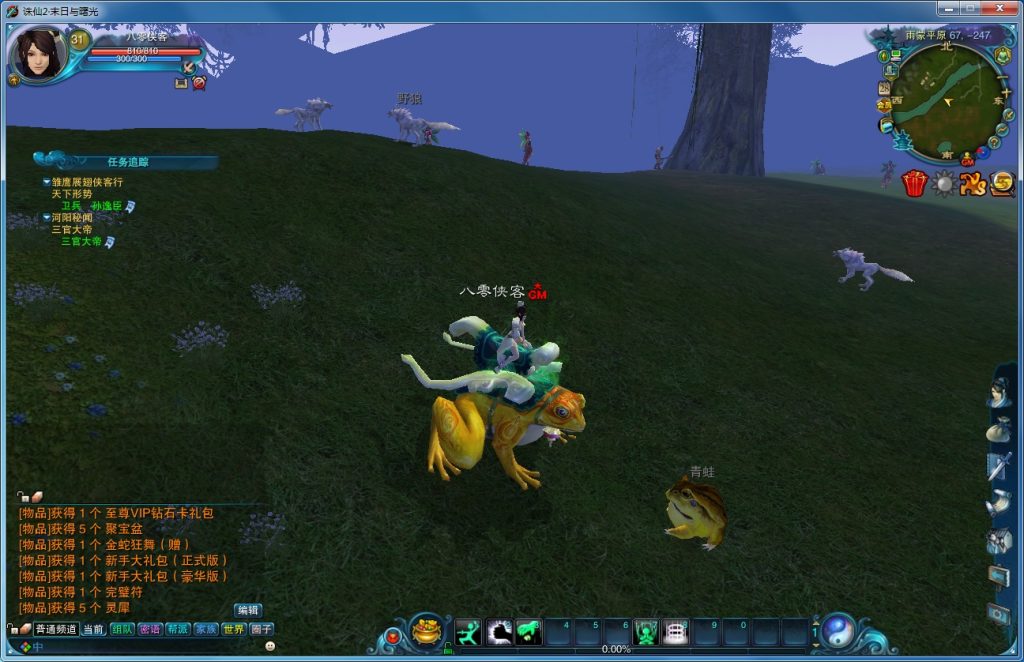Select the 普通频道 chat tab
The image size is (1024, 662).
pyautogui.click(x=56, y=629)
